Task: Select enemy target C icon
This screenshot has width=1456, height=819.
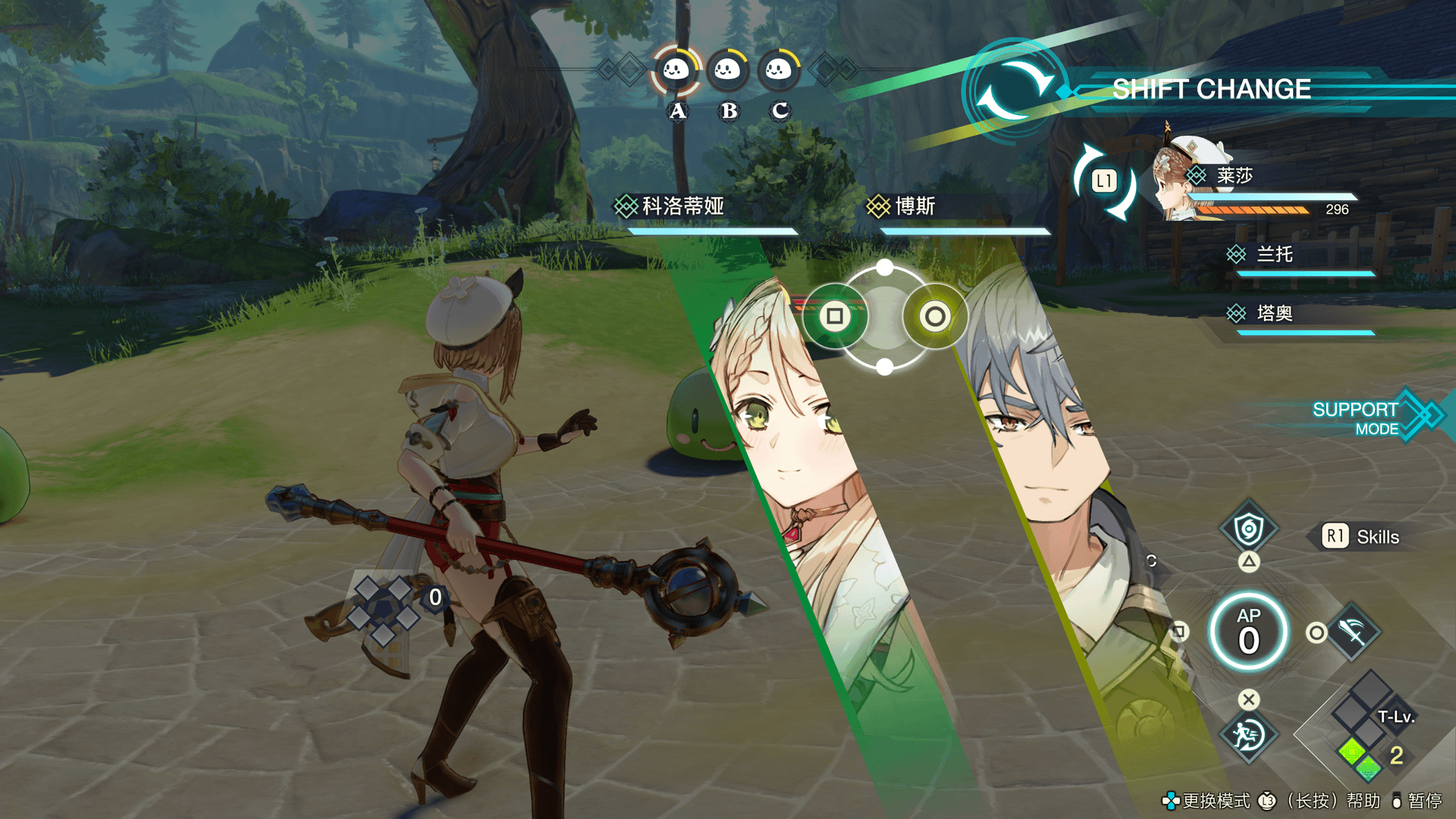Action: [x=778, y=71]
